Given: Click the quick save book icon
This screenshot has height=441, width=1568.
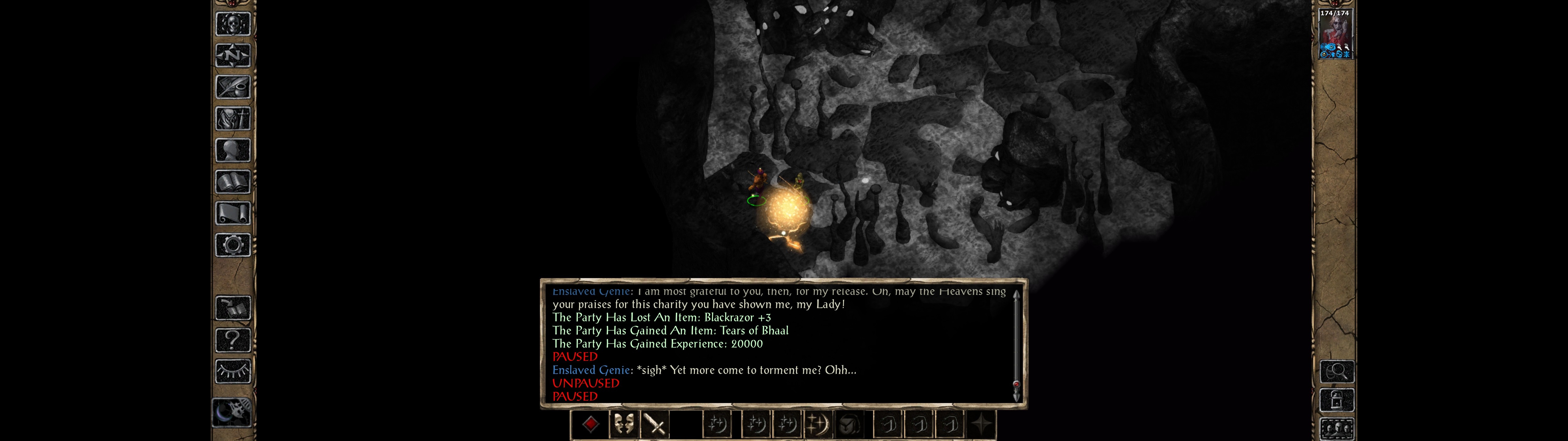Looking at the screenshot, I should pyautogui.click(x=233, y=308).
